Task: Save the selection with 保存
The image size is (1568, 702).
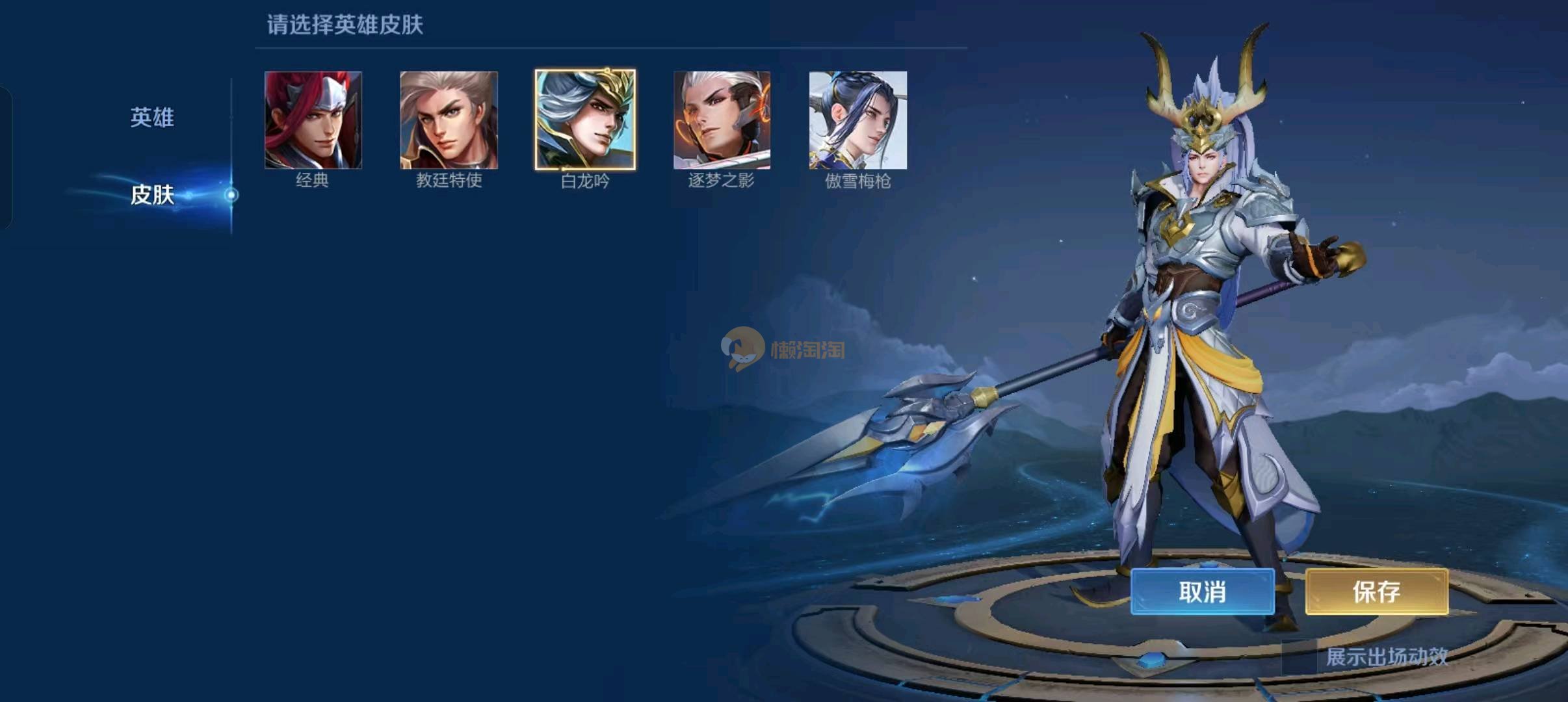Action: click(1376, 591)
